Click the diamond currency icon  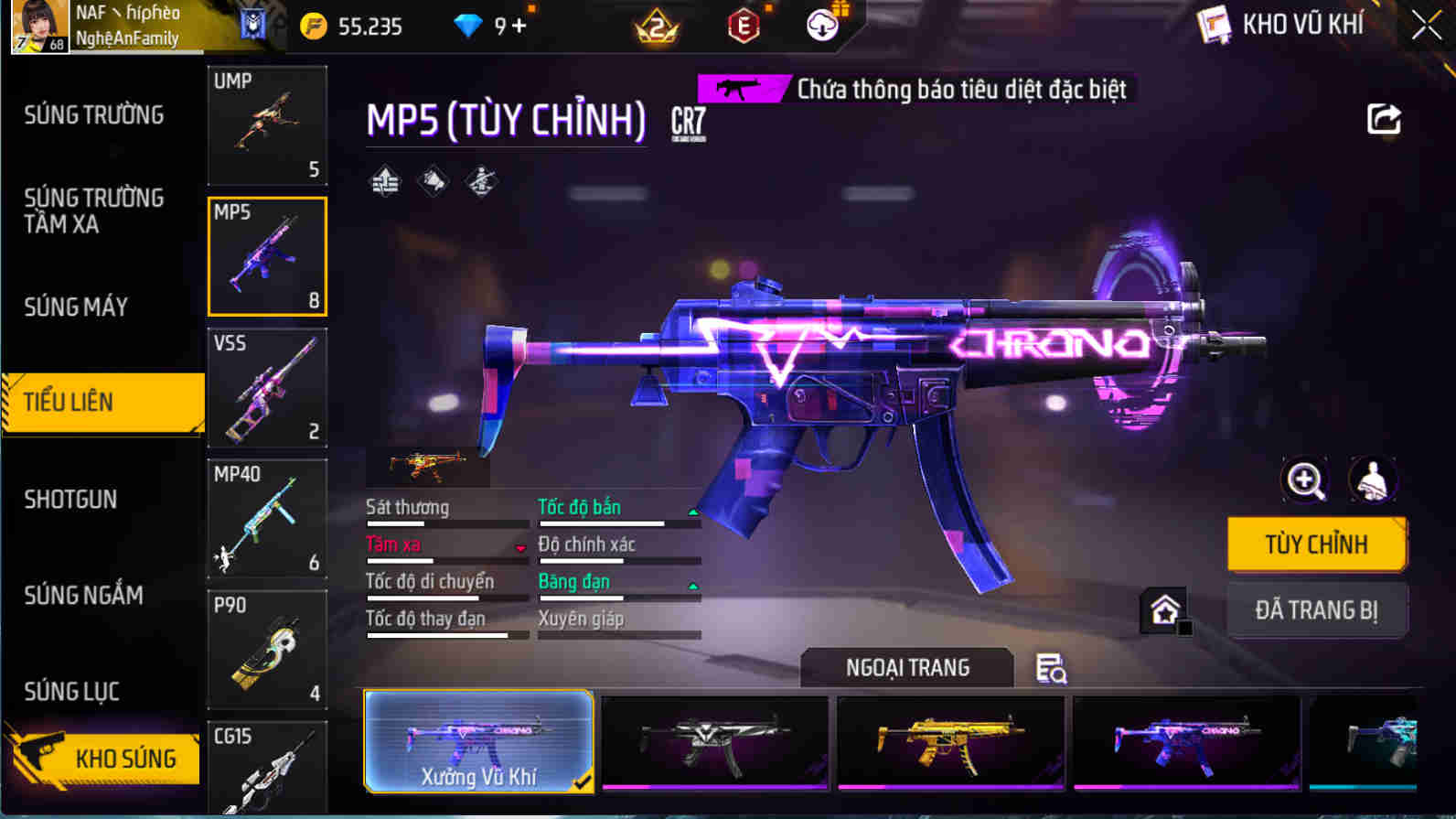[x=468, y=26]
